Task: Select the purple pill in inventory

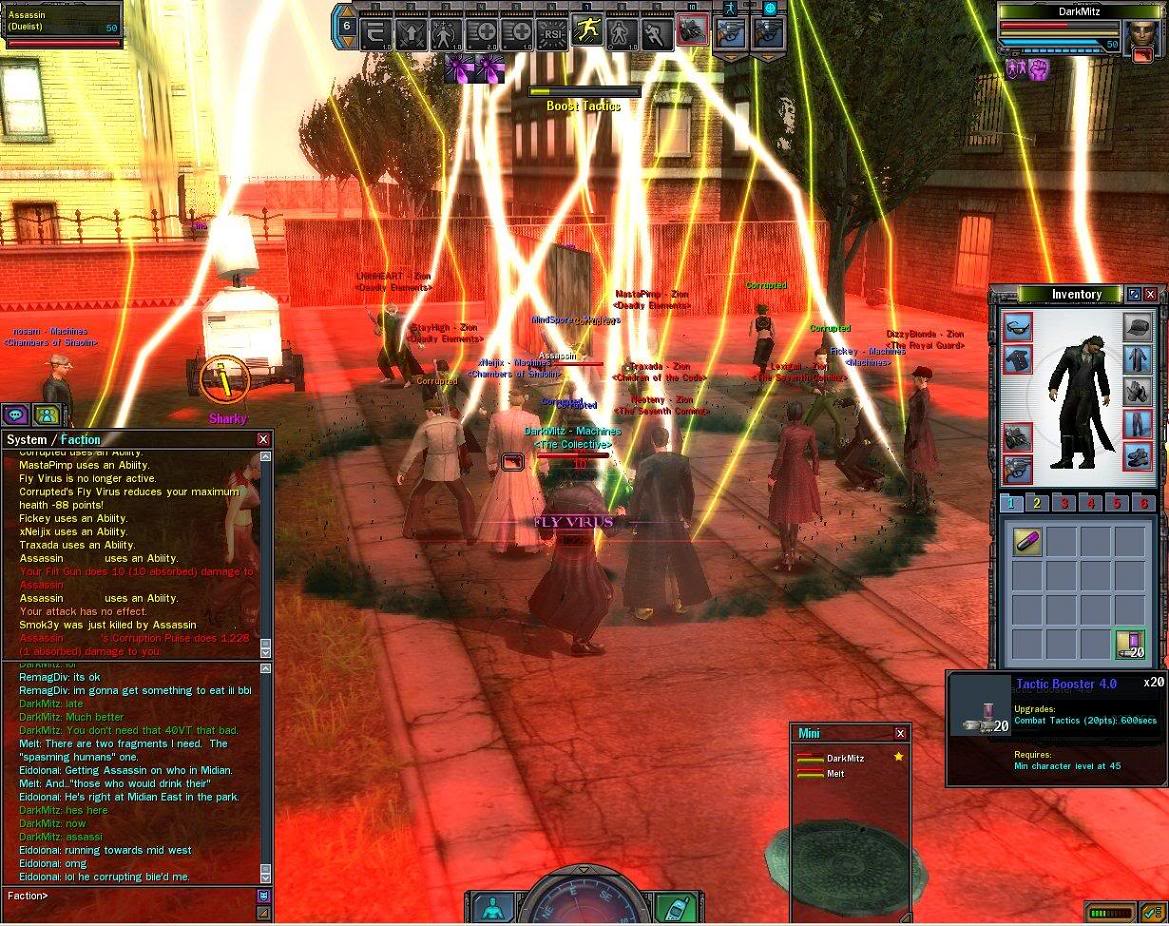Action: pyautogui.click(x=1026, y=541)
